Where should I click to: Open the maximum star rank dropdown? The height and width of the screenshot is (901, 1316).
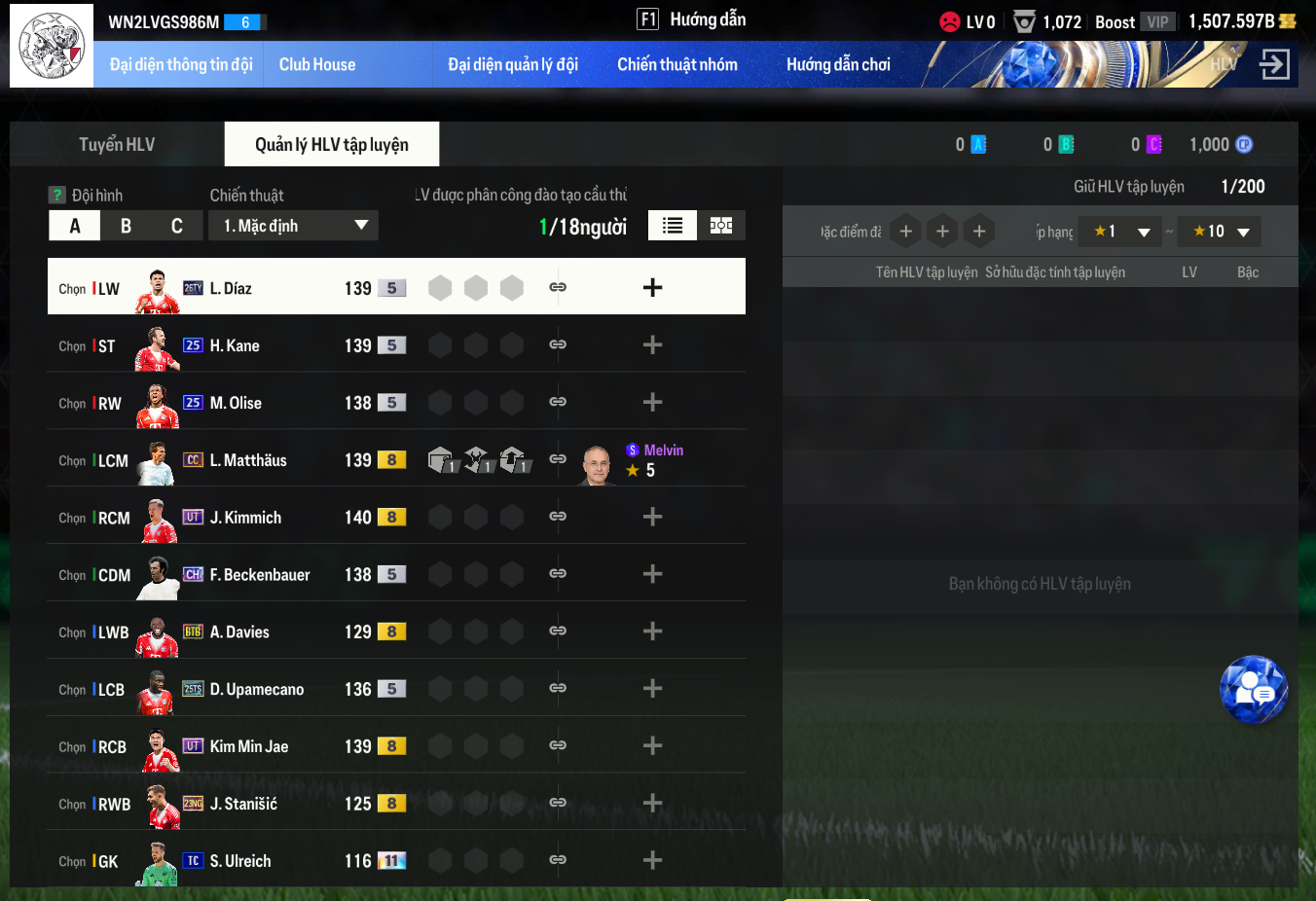coord(1220,232)
